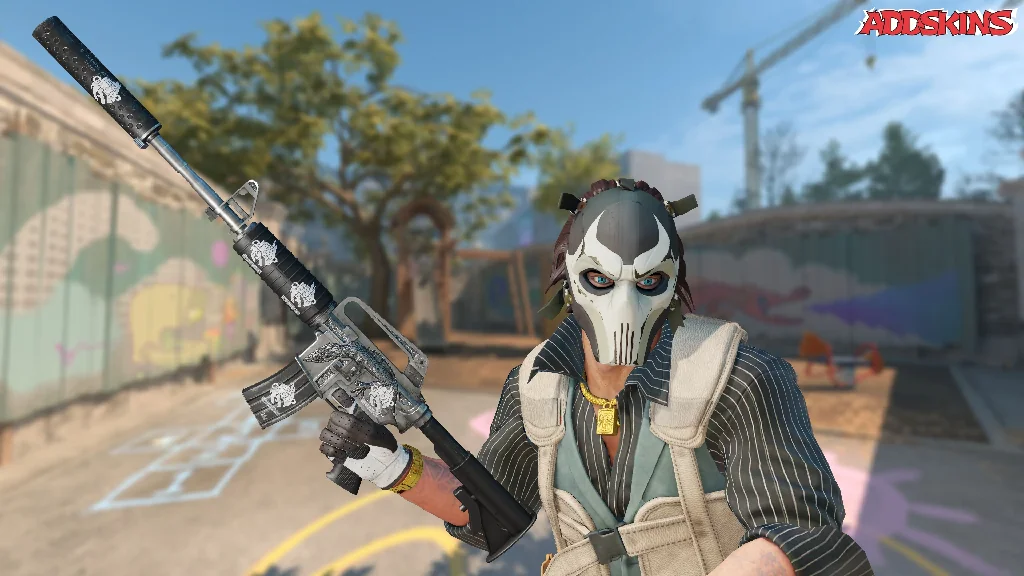Click the ADDSKINS logo watermark
This screenshot has width=1024, height=576.
(x=936, y=22)
